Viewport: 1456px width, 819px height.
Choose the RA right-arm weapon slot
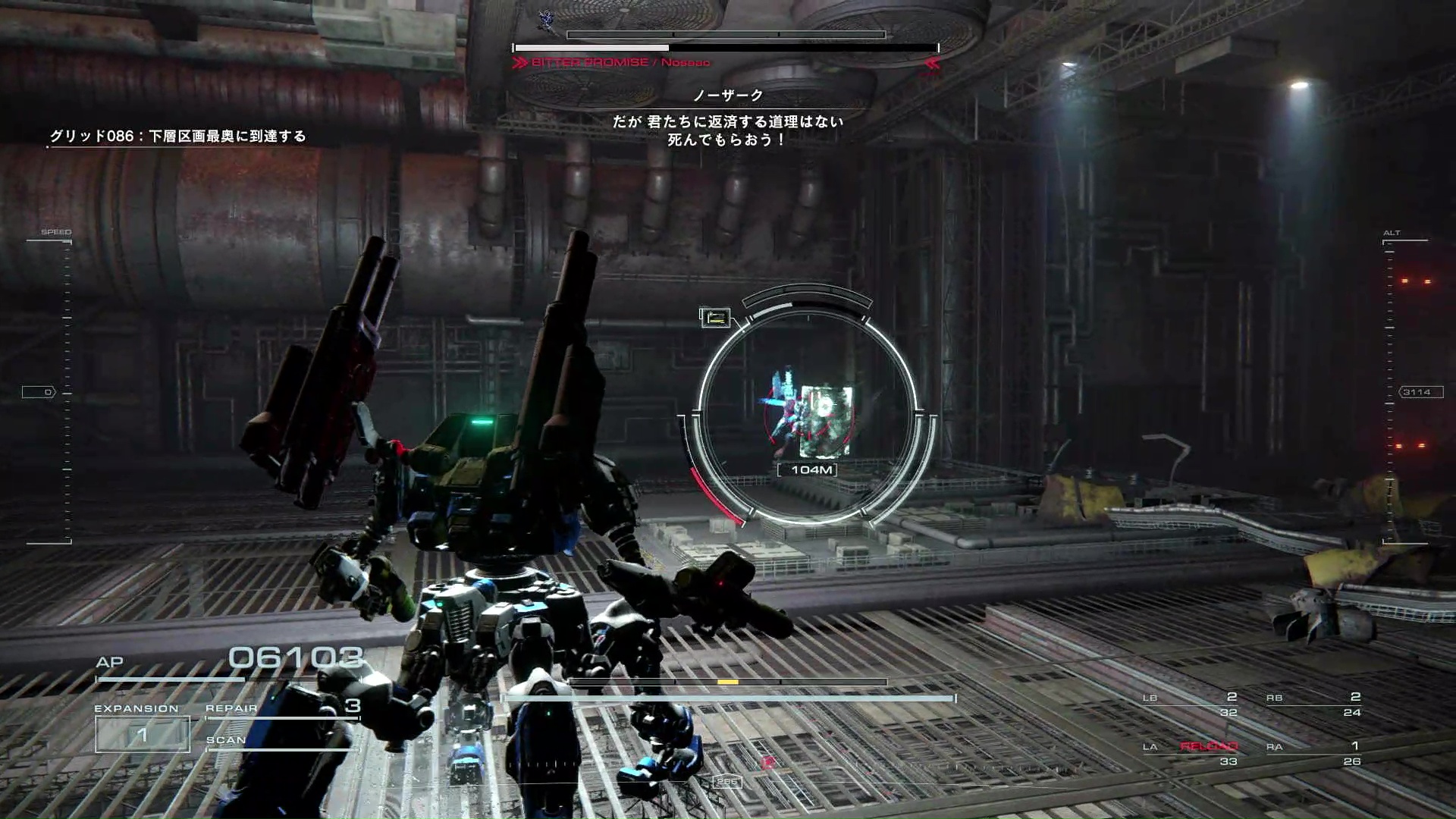pos(1313,752)
